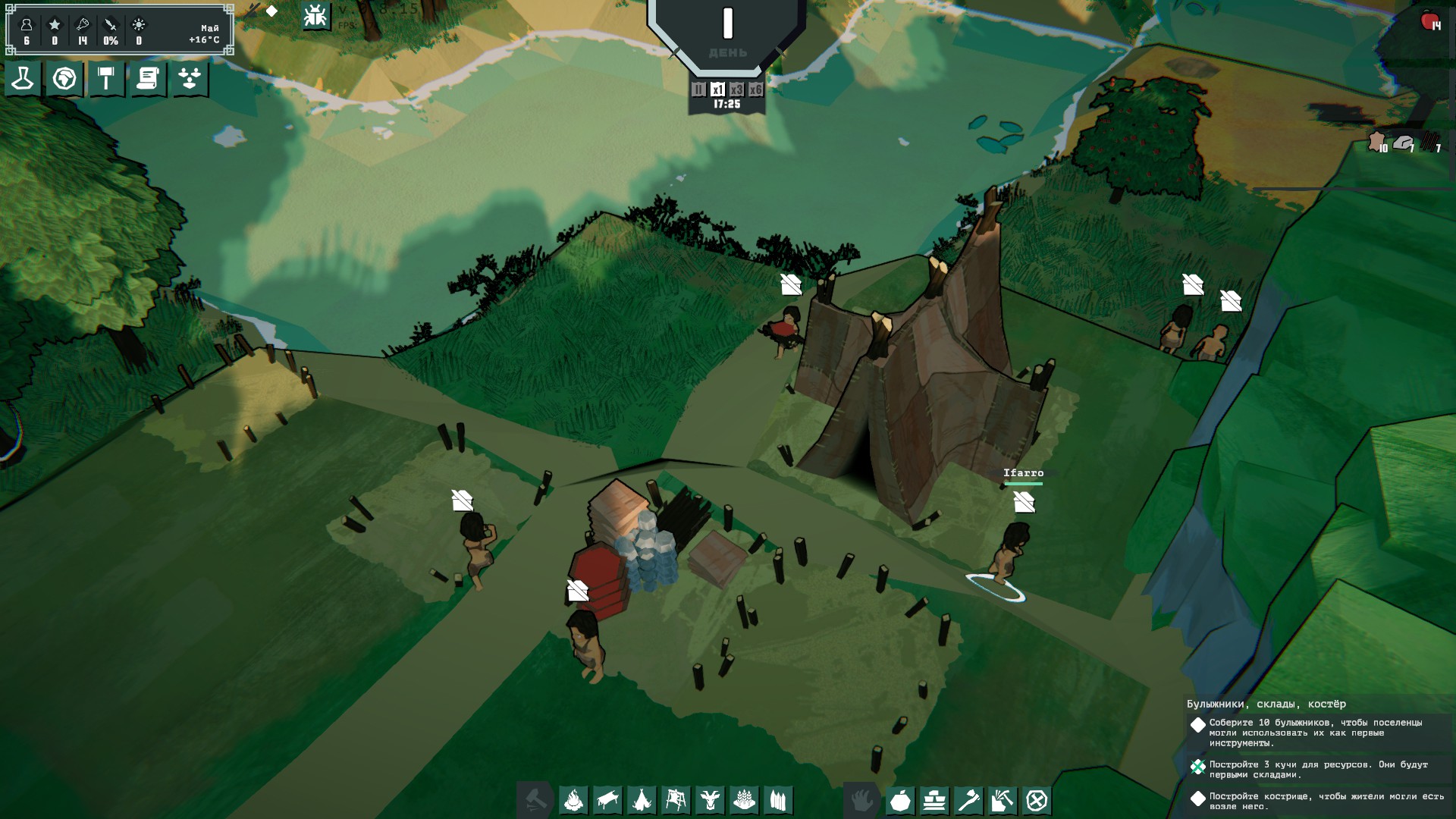1456x819 pixels.
Task: Click the bug report beetle icon
Action: pos(315,16)
